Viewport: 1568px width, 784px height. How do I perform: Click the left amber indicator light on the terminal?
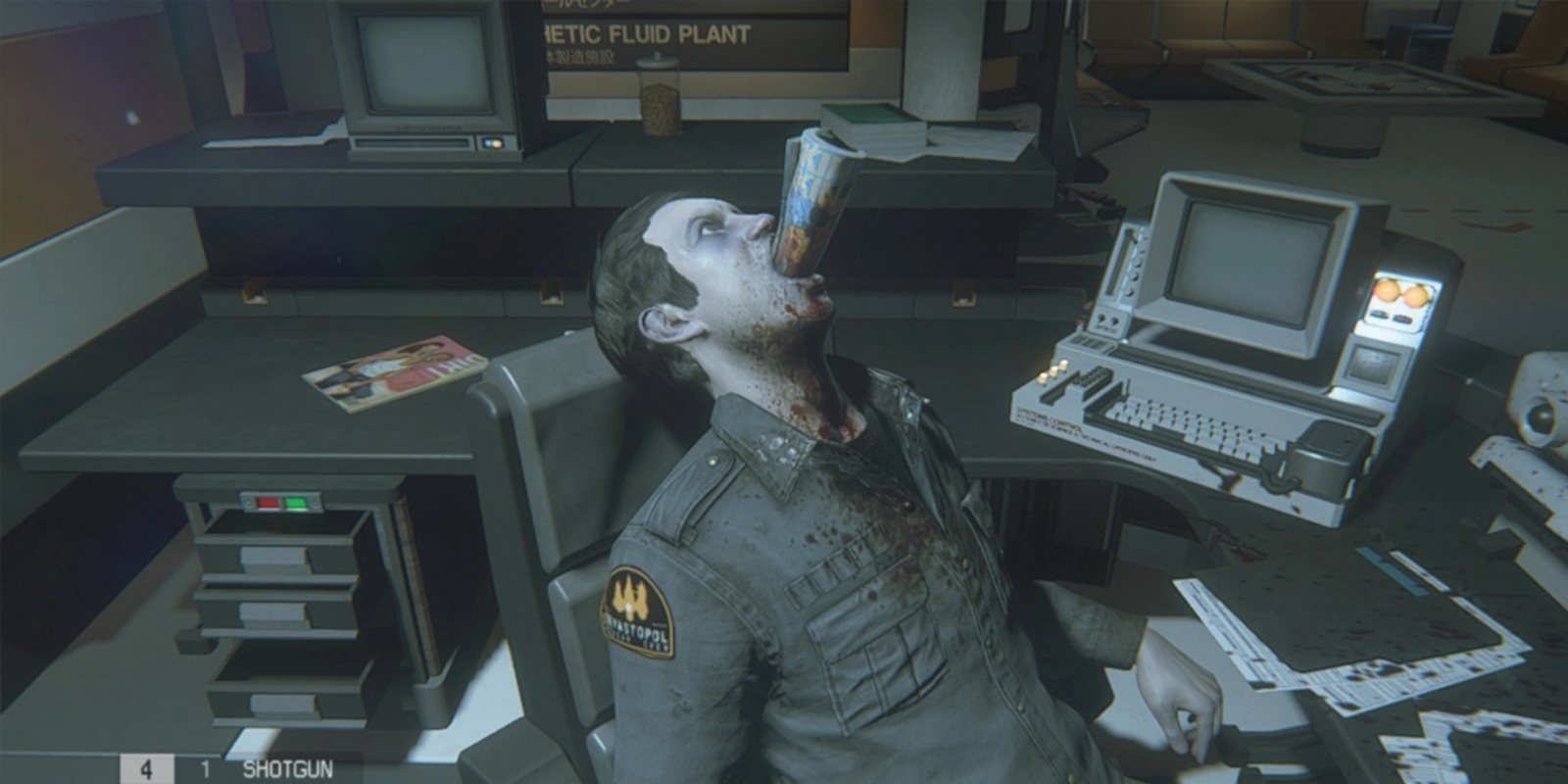click(1386, 292)
